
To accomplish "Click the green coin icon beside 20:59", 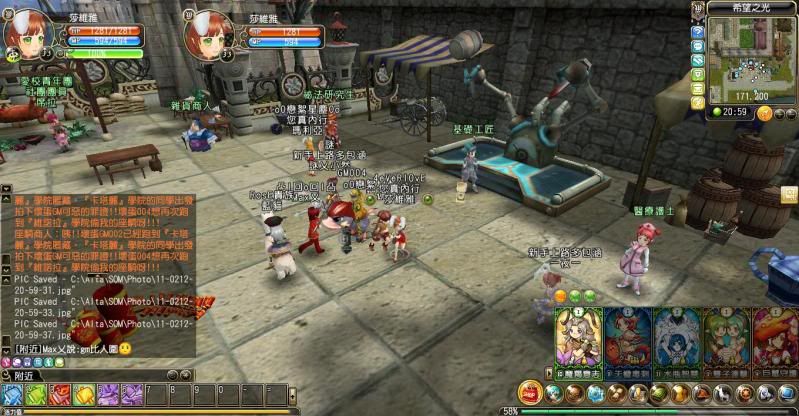I will 716,112.
